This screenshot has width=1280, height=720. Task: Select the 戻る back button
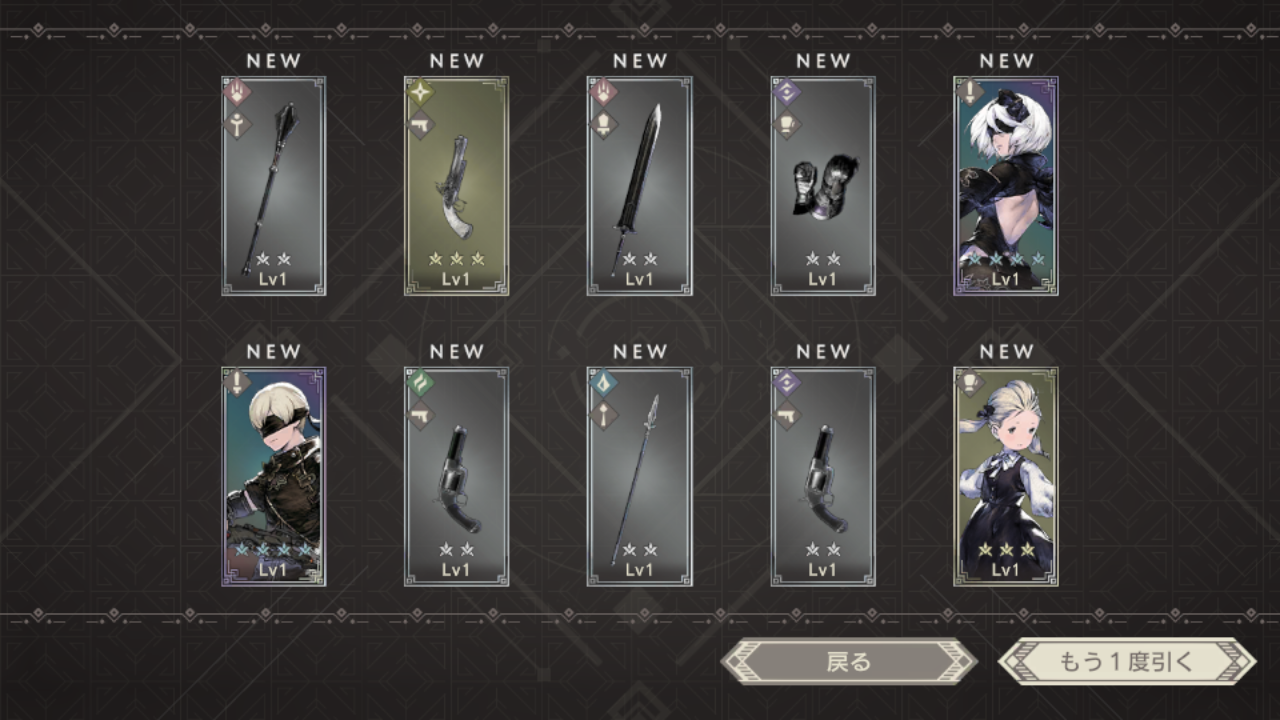[x=848, y=662]
